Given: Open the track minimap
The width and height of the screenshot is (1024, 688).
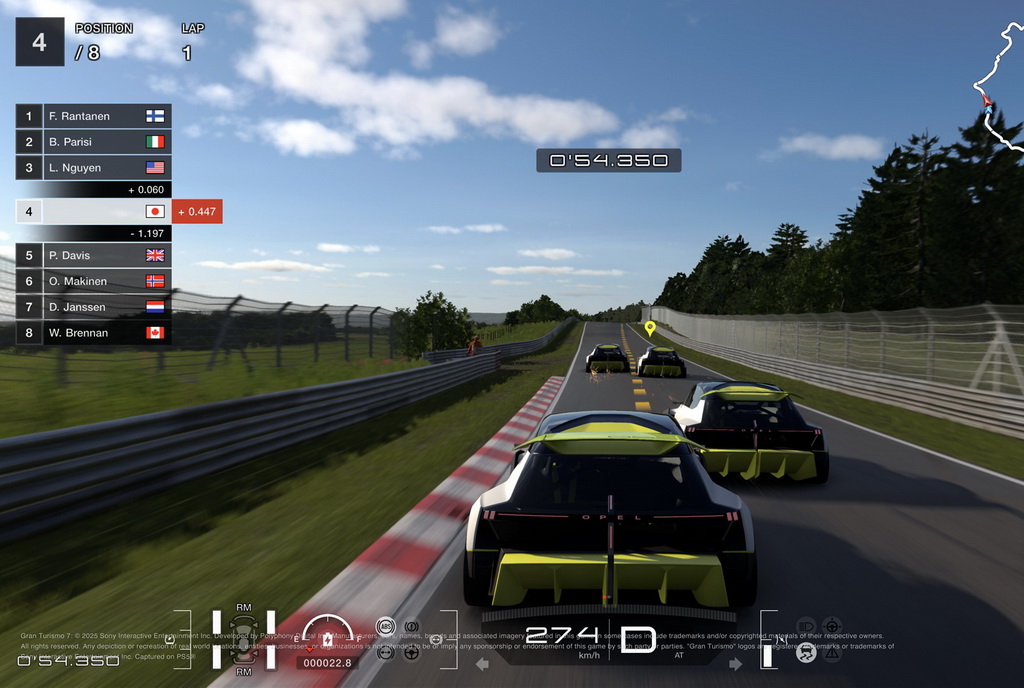Looking at the screenshot, I should coord(998,90).
